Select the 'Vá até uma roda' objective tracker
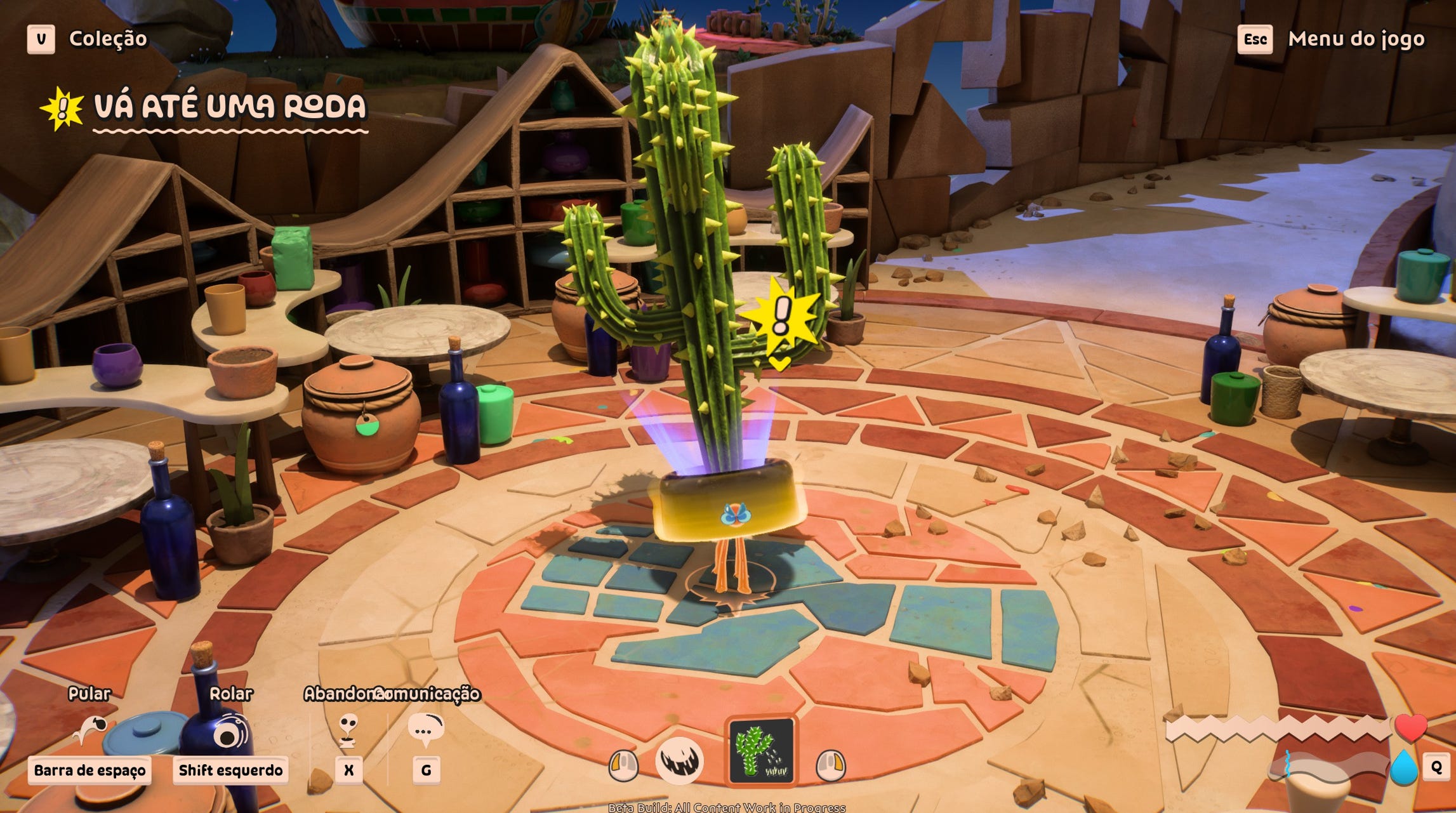 point(228,107)
